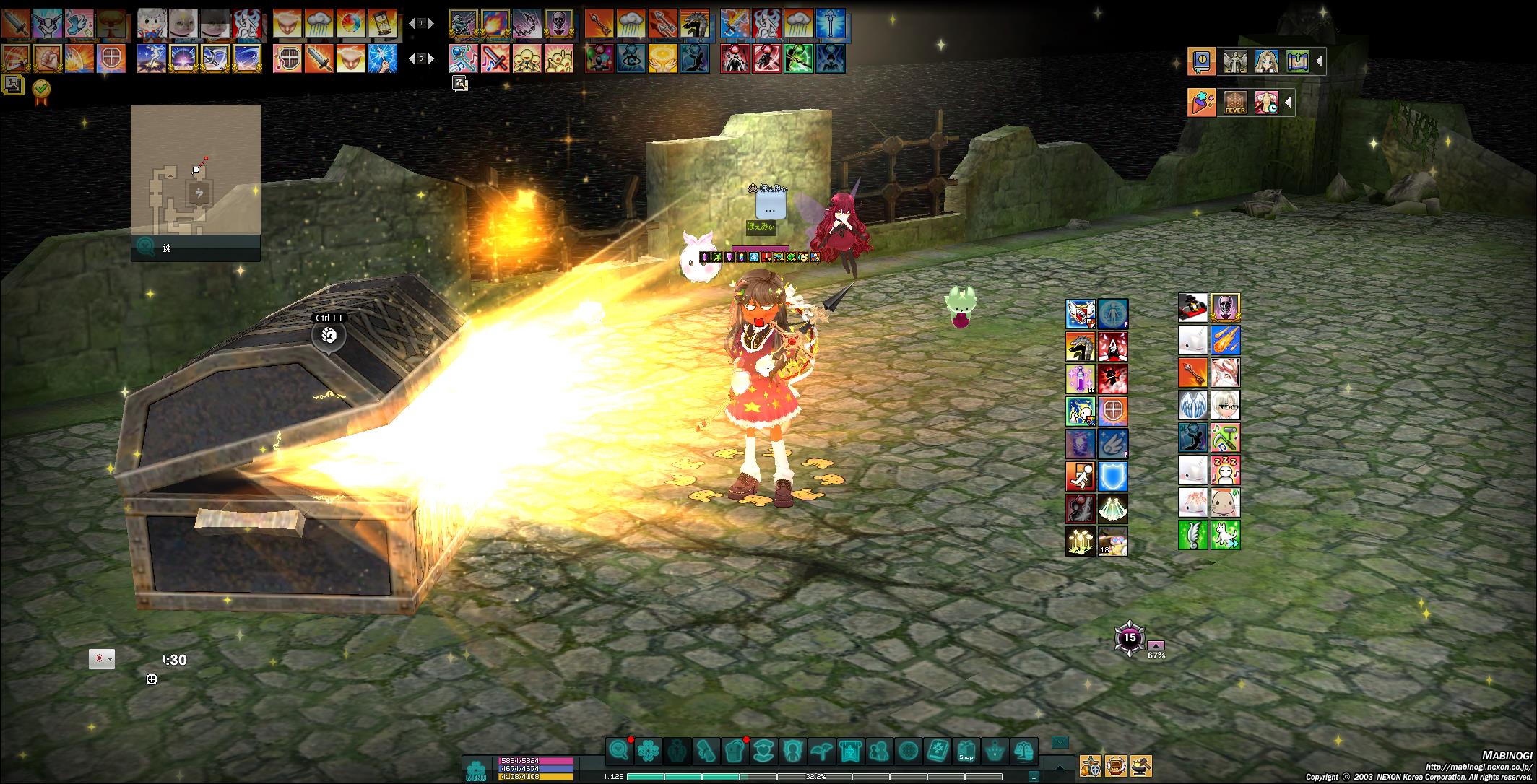This screenshot has width=1537, height=784.
Task: Activate the meteor skill icon
Action: (x=1226, y=339)
